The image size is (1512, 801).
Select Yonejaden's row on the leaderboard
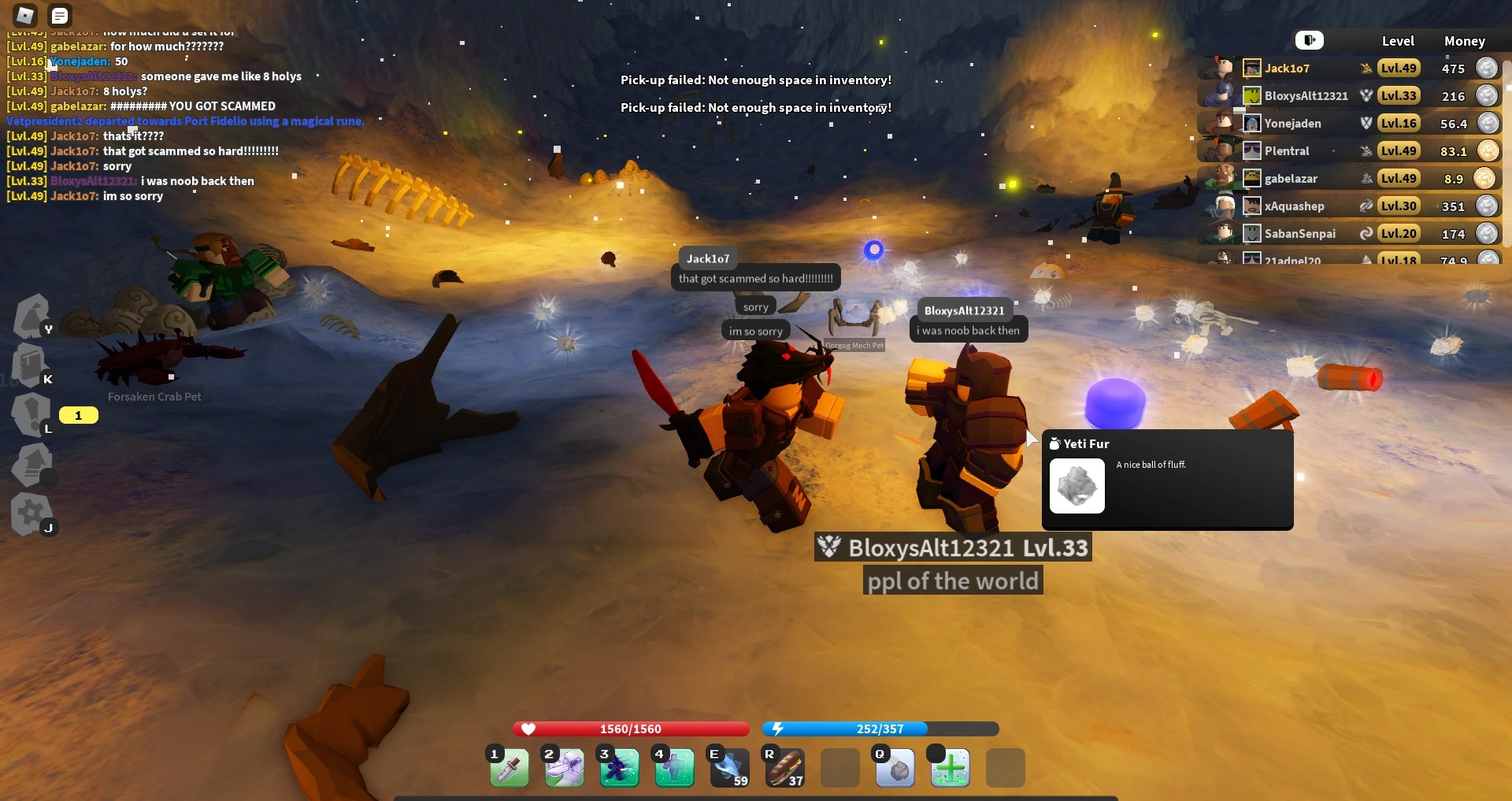(1292, 124)
